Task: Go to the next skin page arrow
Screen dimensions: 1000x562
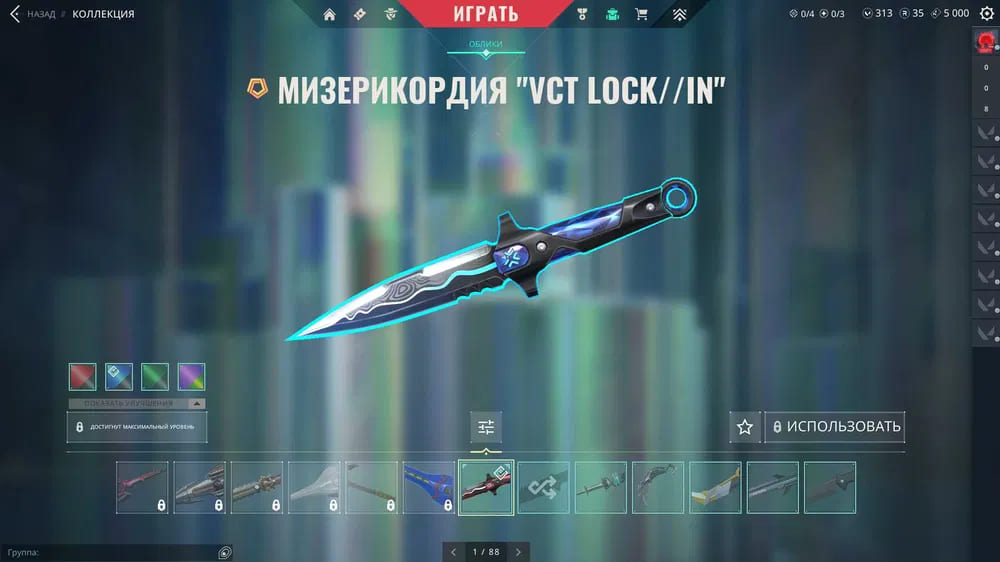Action: point(518,551)
